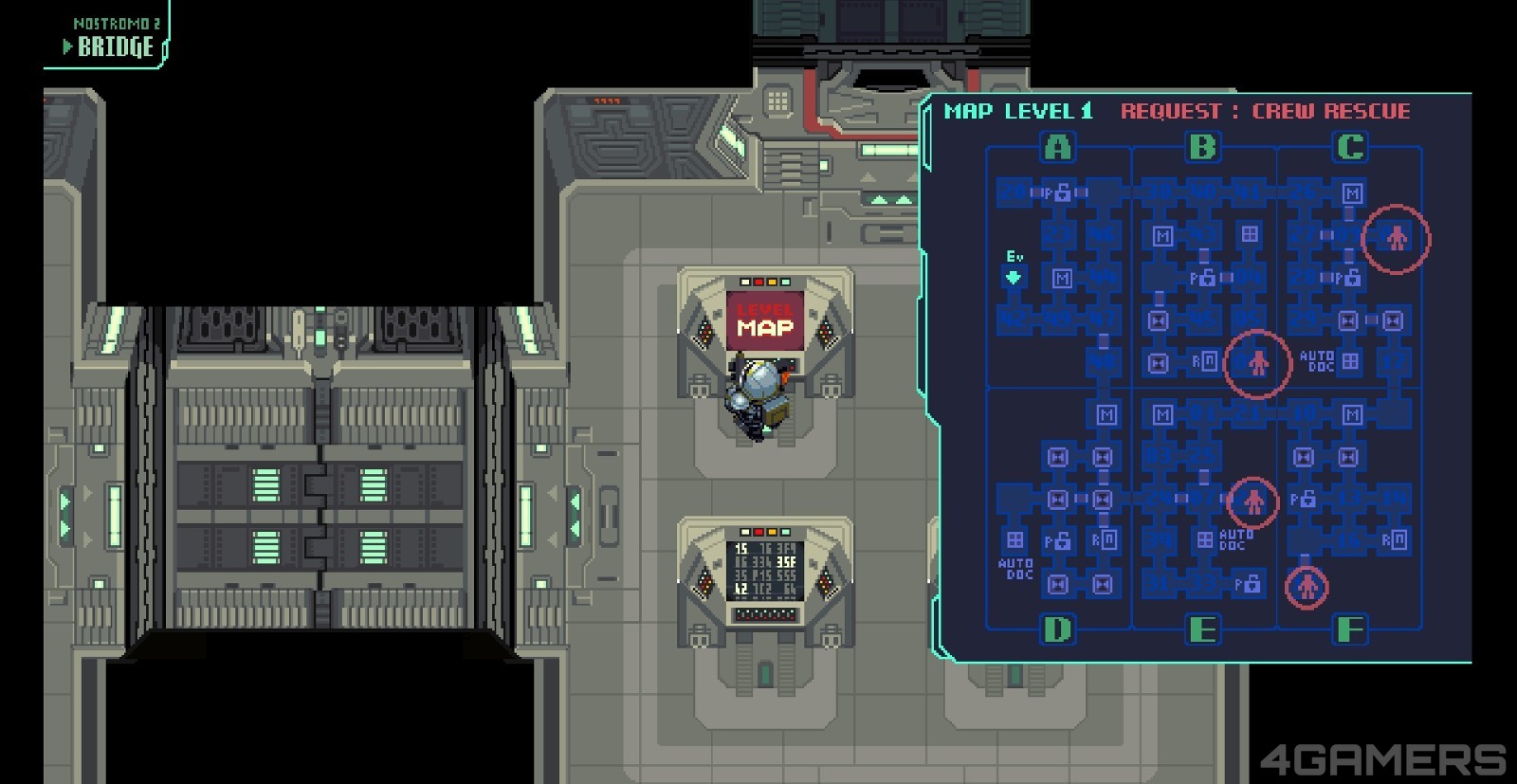
Task: Choose the sector A label
Action: (x=1058, y=147)
